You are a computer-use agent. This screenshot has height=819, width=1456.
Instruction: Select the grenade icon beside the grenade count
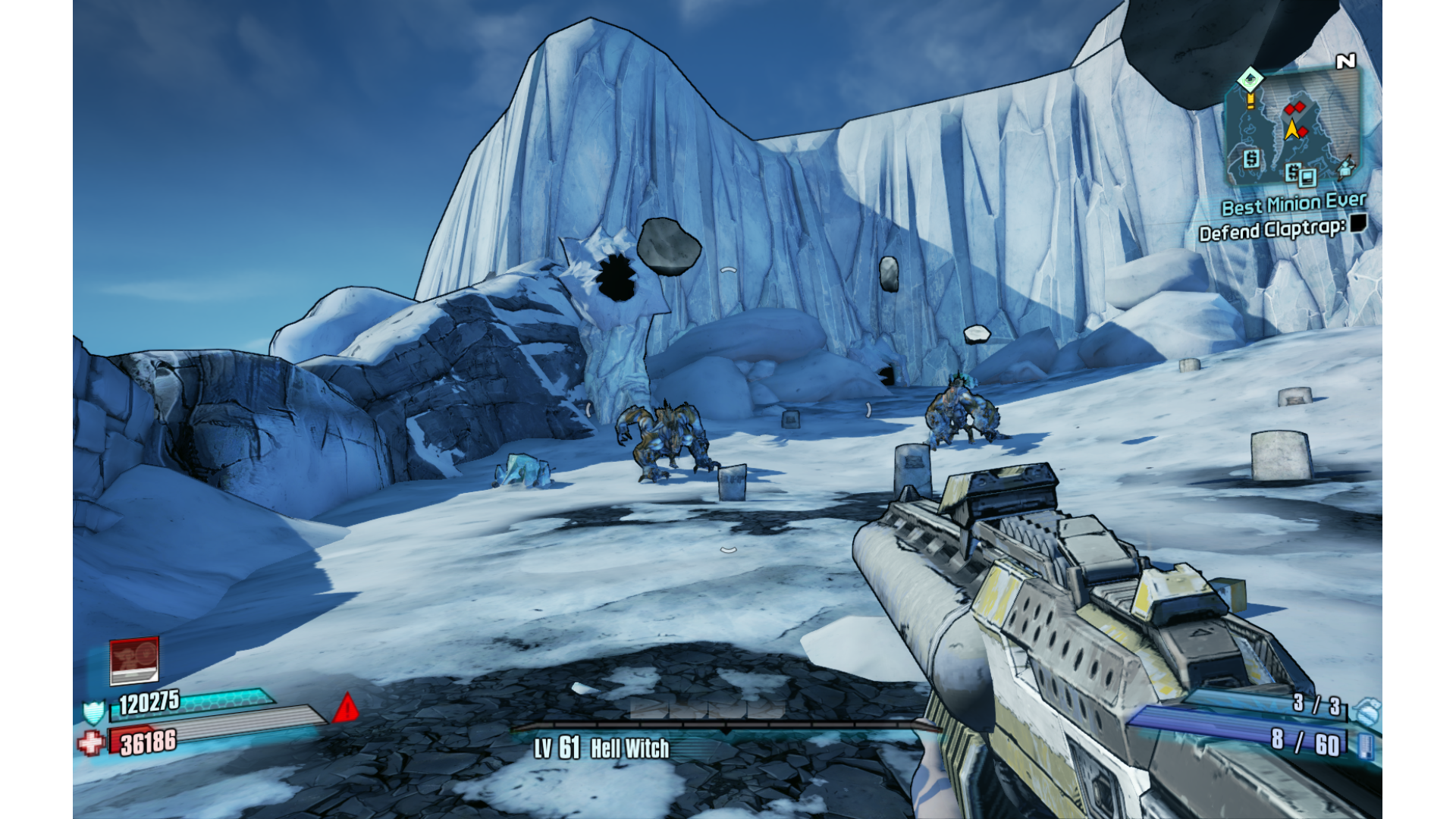(x=1367, y=711)
